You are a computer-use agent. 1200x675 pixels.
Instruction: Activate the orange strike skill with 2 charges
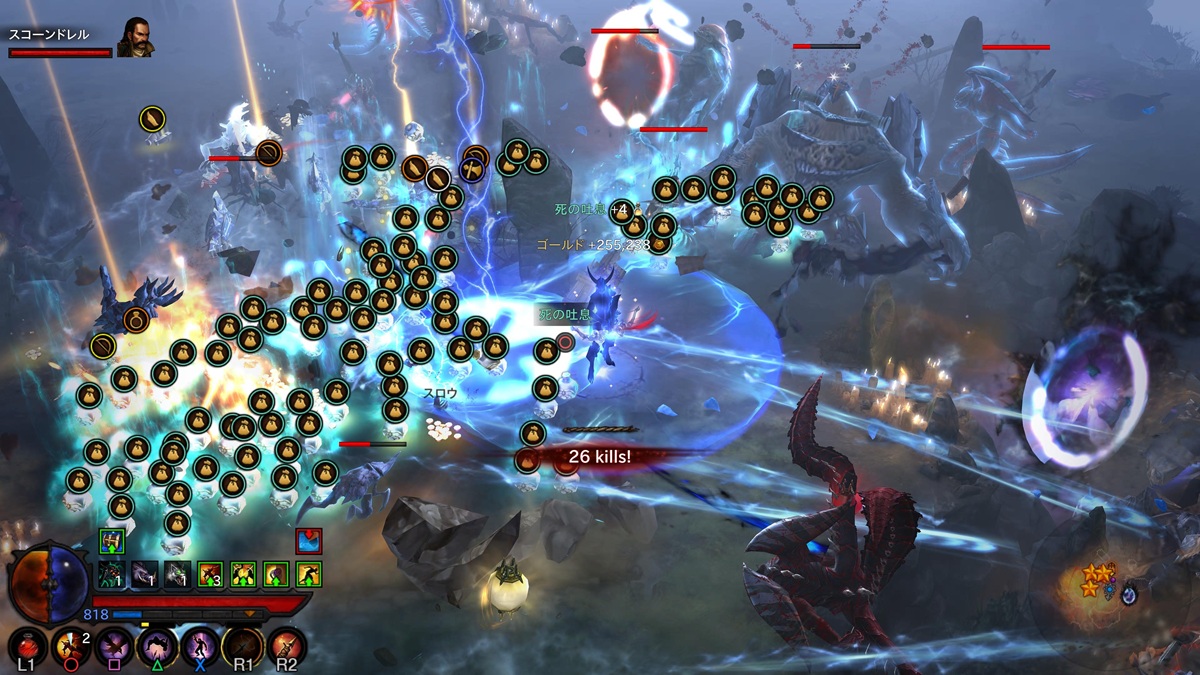71,646
